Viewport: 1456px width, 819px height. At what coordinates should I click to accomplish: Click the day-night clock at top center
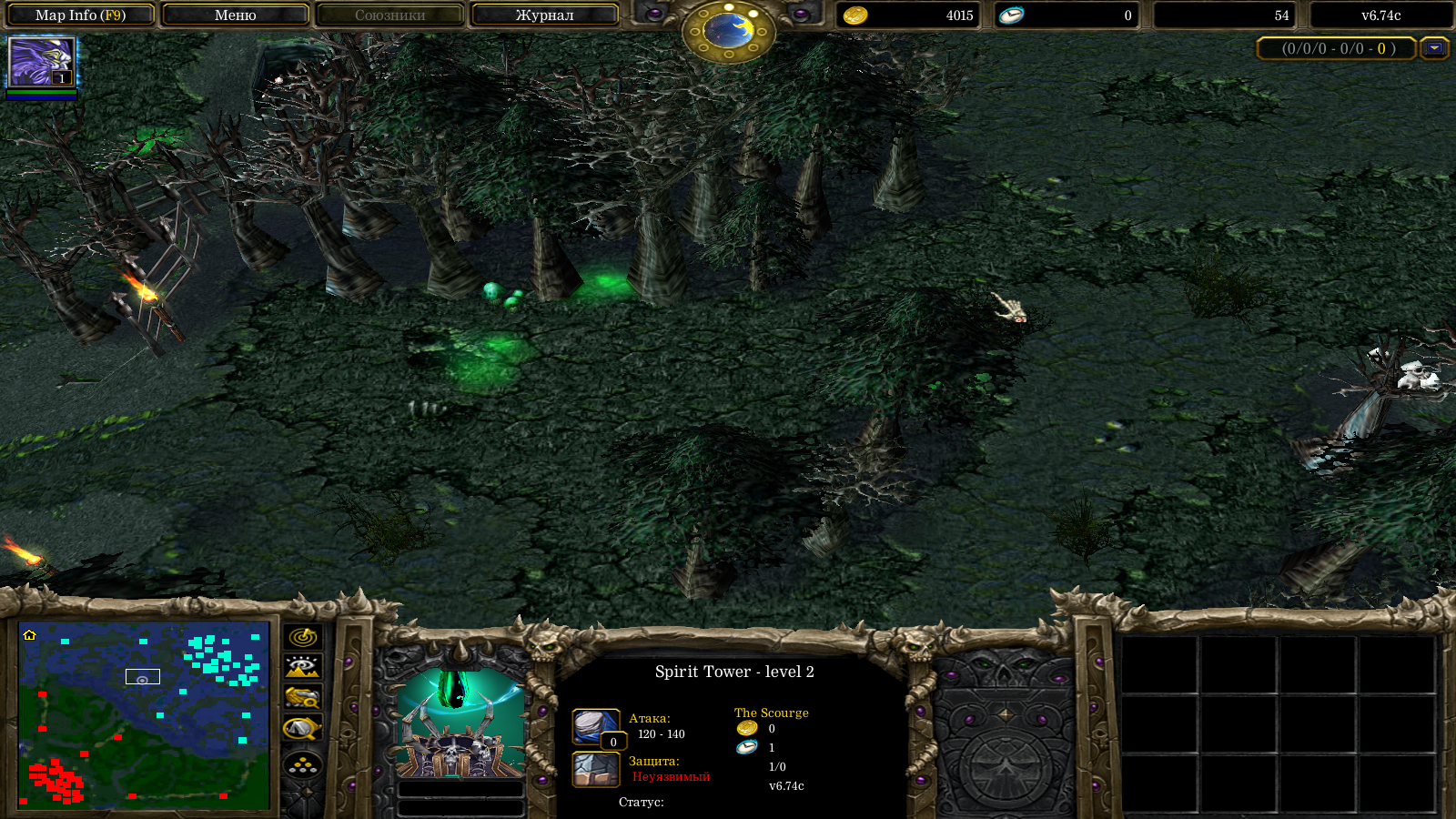pyautogui.click(x=728, y=31)
